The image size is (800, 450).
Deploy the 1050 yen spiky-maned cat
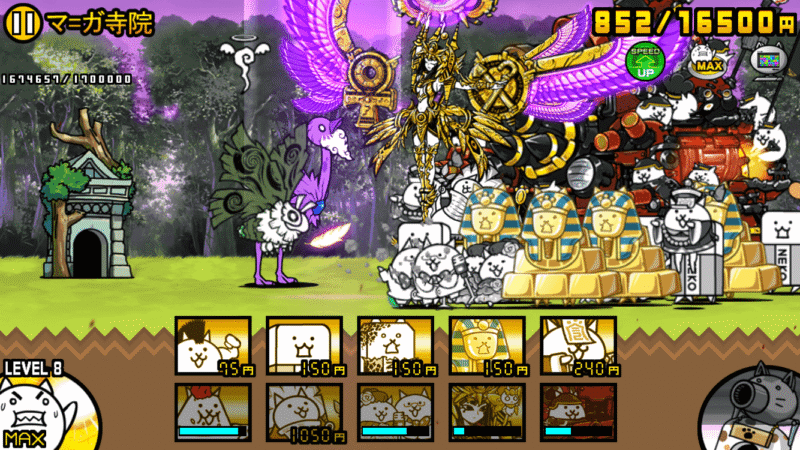coord(304,412)
